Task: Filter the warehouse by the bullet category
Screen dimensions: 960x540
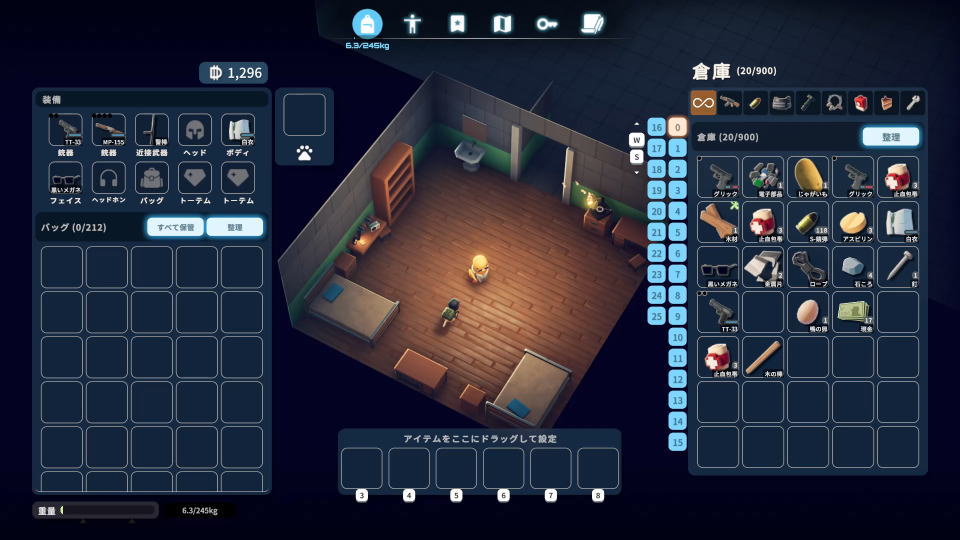Action: (x=756, y=102)
